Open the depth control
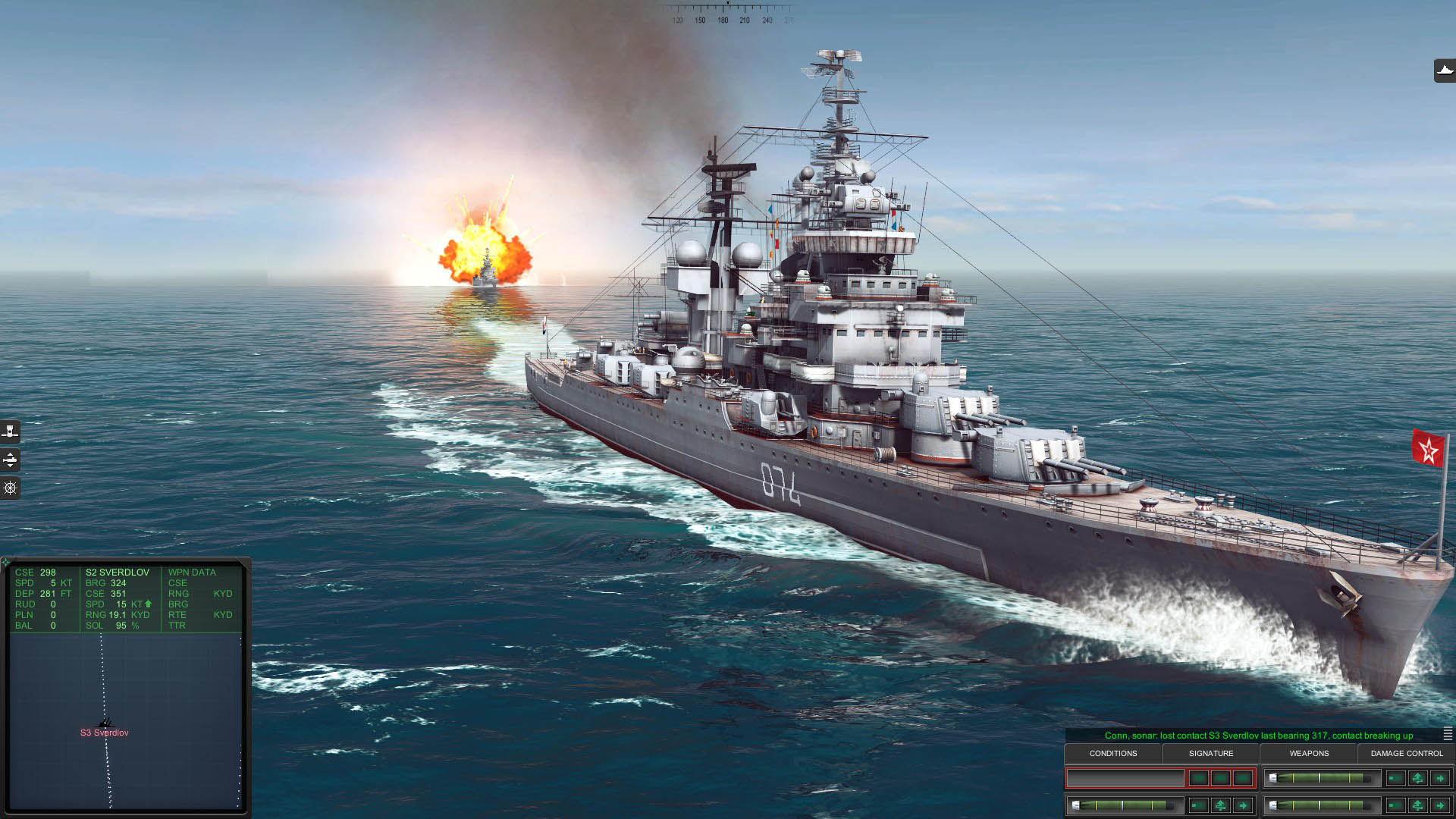Screen dimensions: 1456x819 [10, 460]
